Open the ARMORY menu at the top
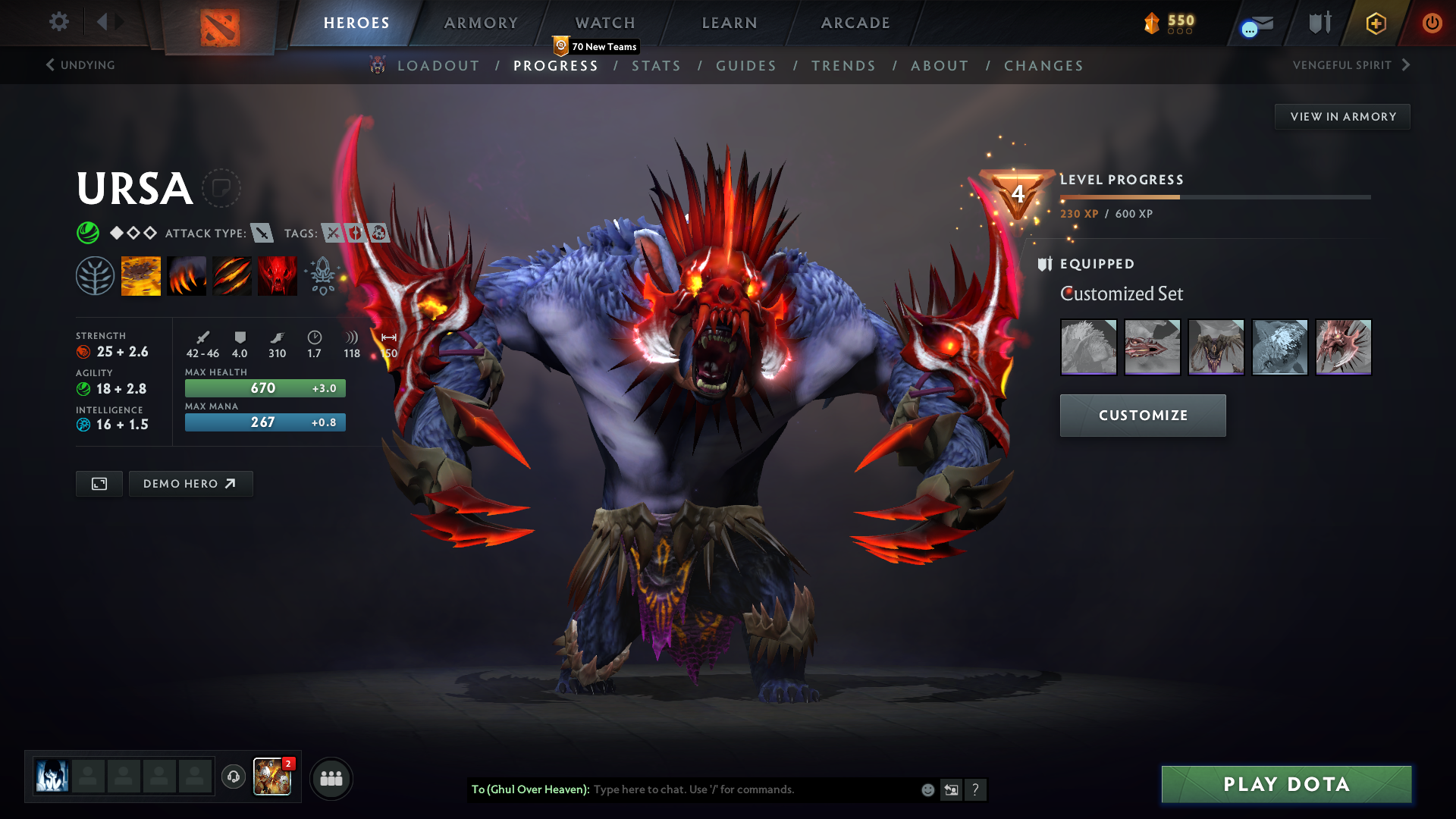1456x819 pixels. (481, 23)
